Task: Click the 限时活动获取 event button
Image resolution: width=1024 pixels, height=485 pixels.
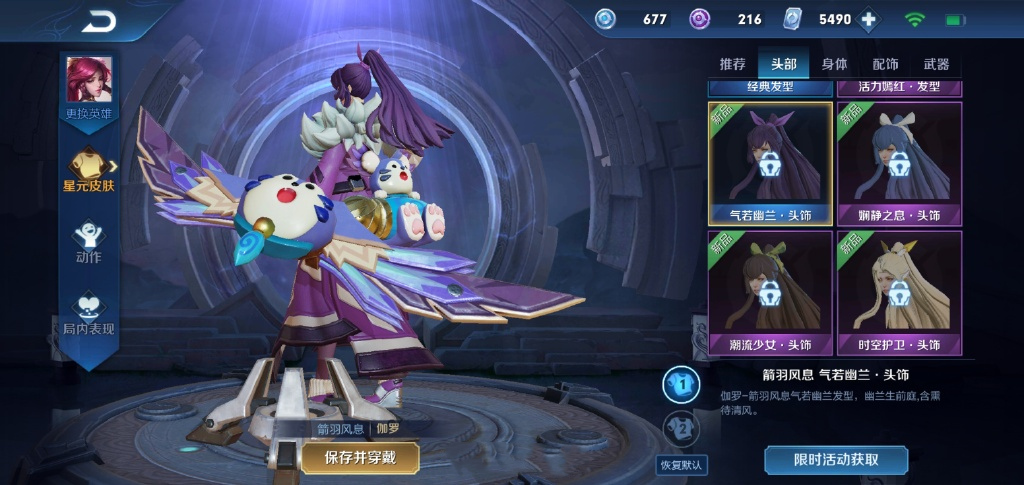Action: 836,459
